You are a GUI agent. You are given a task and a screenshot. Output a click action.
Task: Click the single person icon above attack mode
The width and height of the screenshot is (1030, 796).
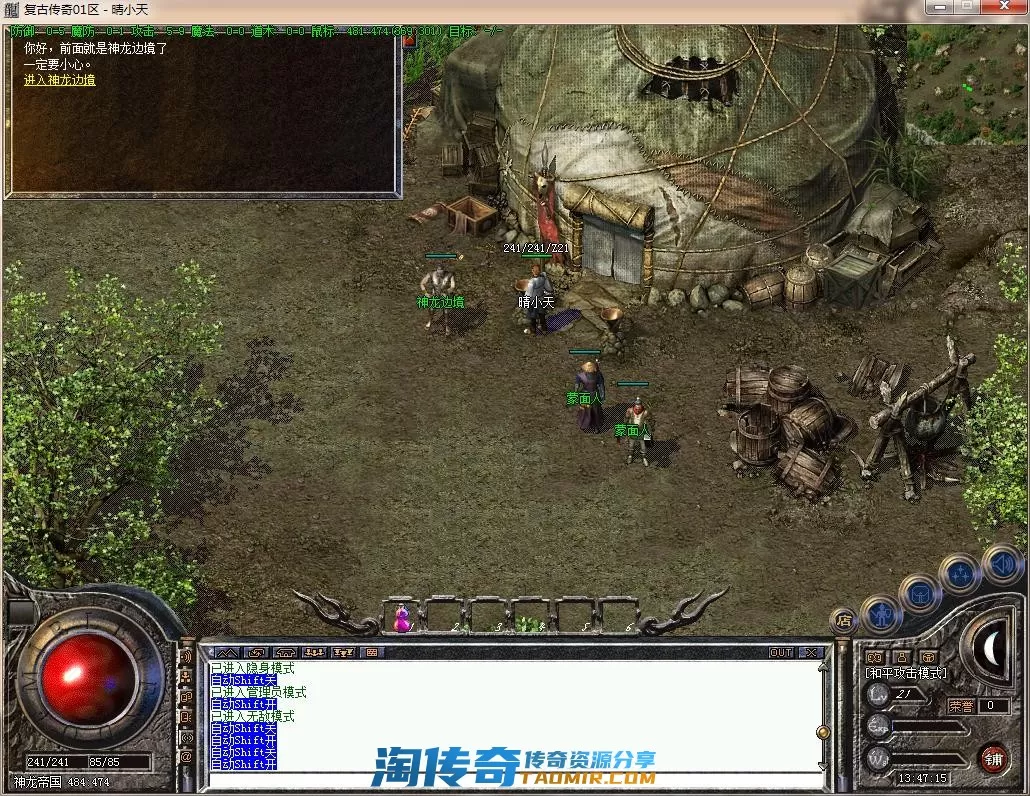(901, 657)
